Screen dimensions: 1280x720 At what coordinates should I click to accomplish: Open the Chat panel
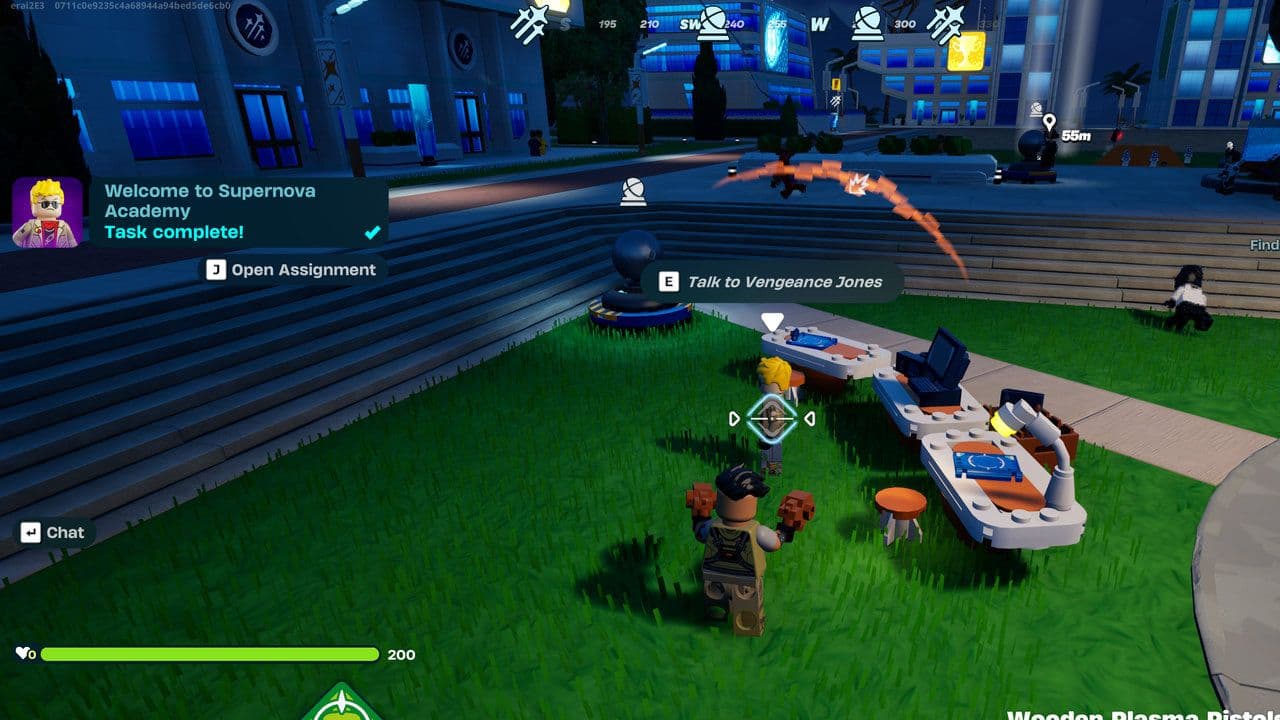54,532
